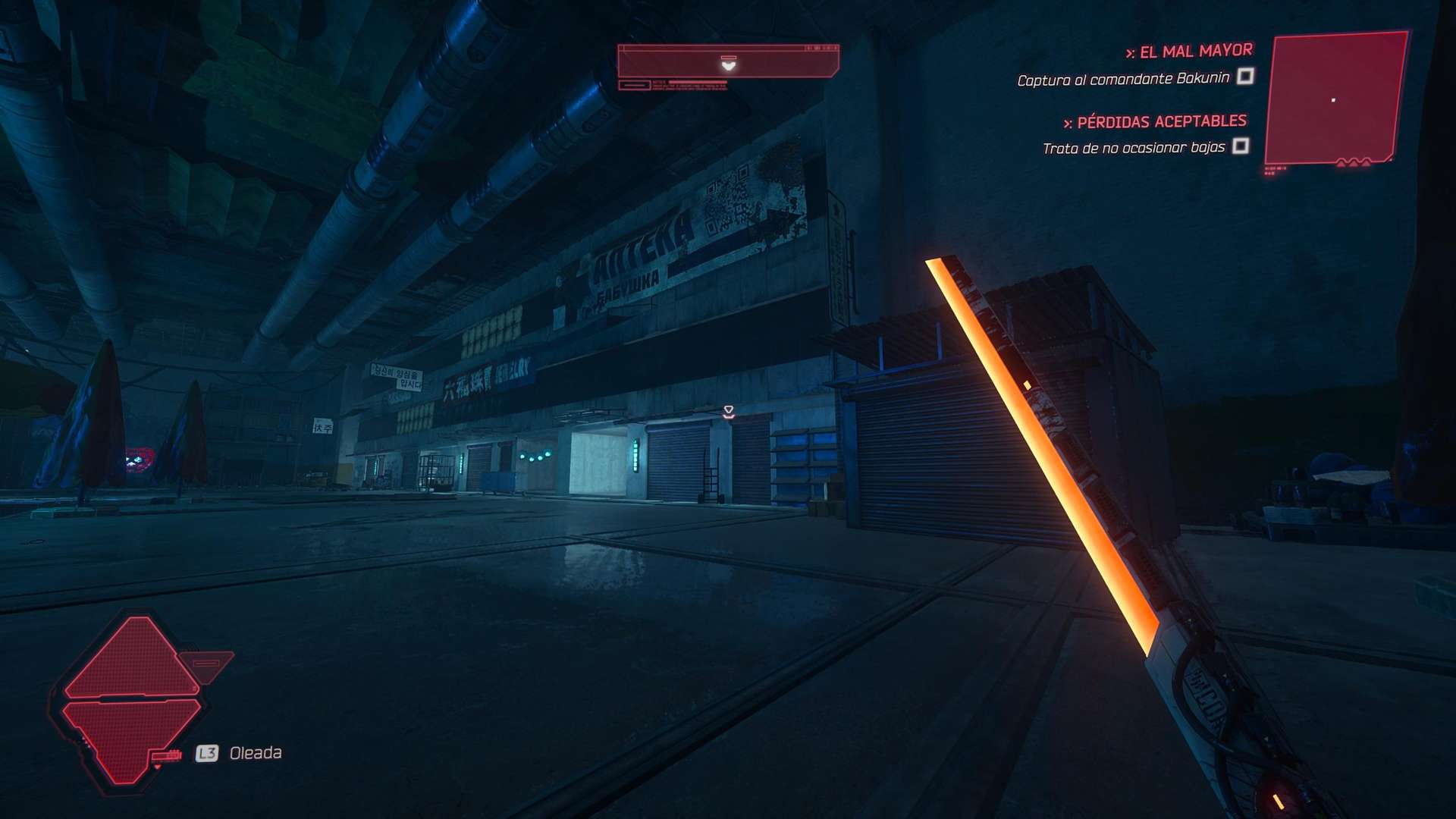Viewport: 1456px width, 819px height.
Task: Open the red minimap panel
Action: click(x=1336, y=99)
